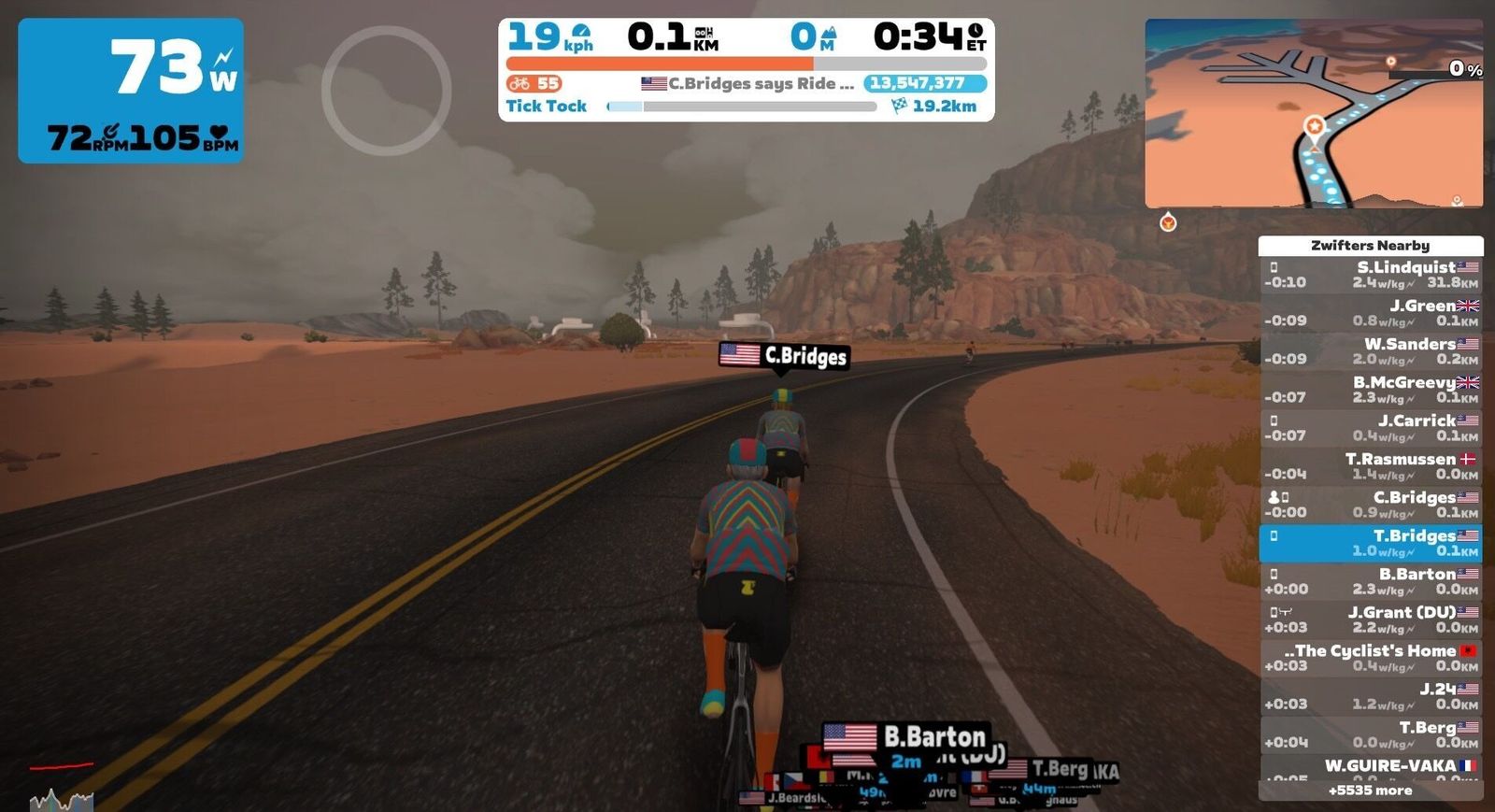Image resolution: width=1495 pixels, height=812 pixels.
Task: Select the W.Sanders rider row
Action: (x=1370, y=351)
